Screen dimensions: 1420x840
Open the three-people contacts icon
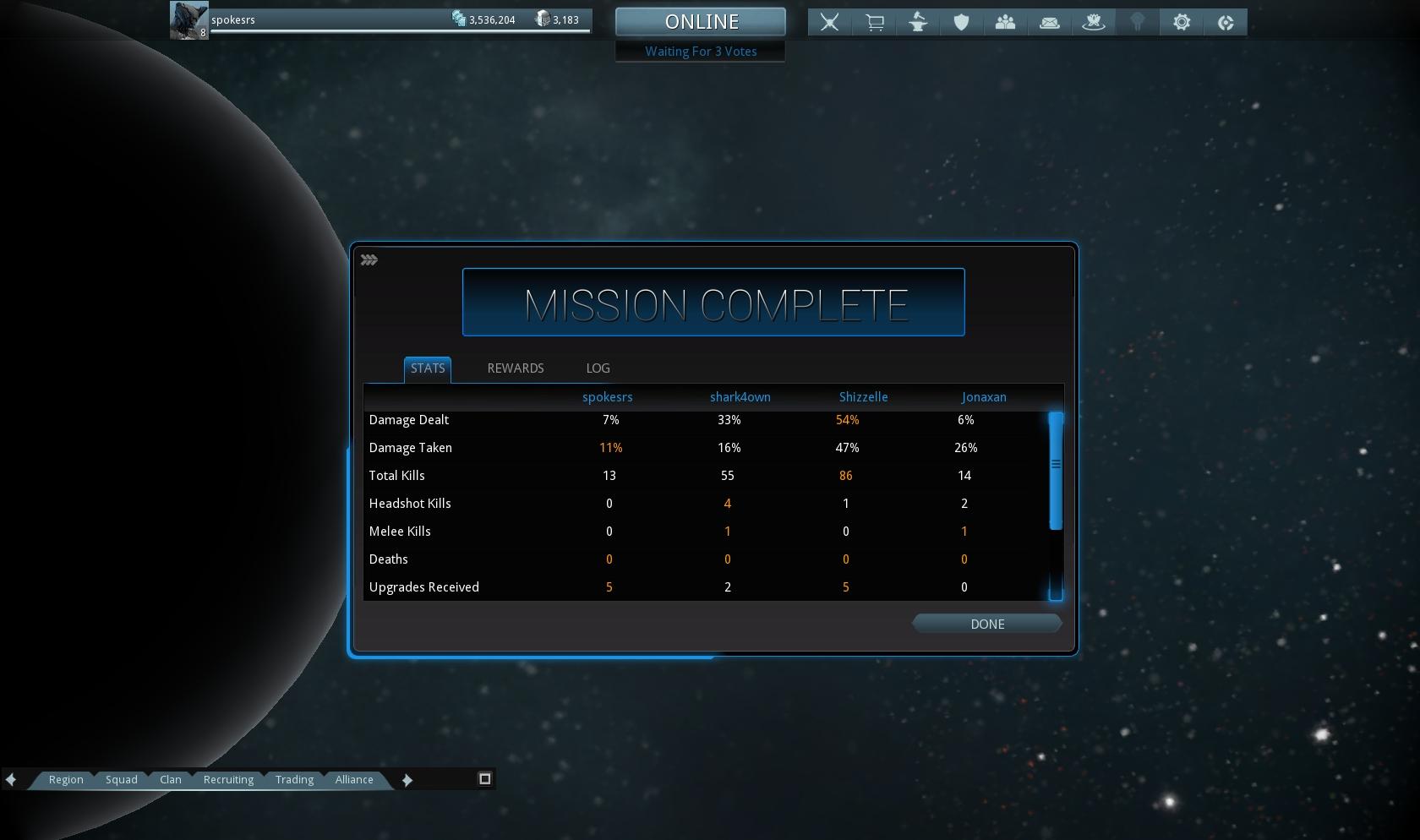click(1005, 23)
